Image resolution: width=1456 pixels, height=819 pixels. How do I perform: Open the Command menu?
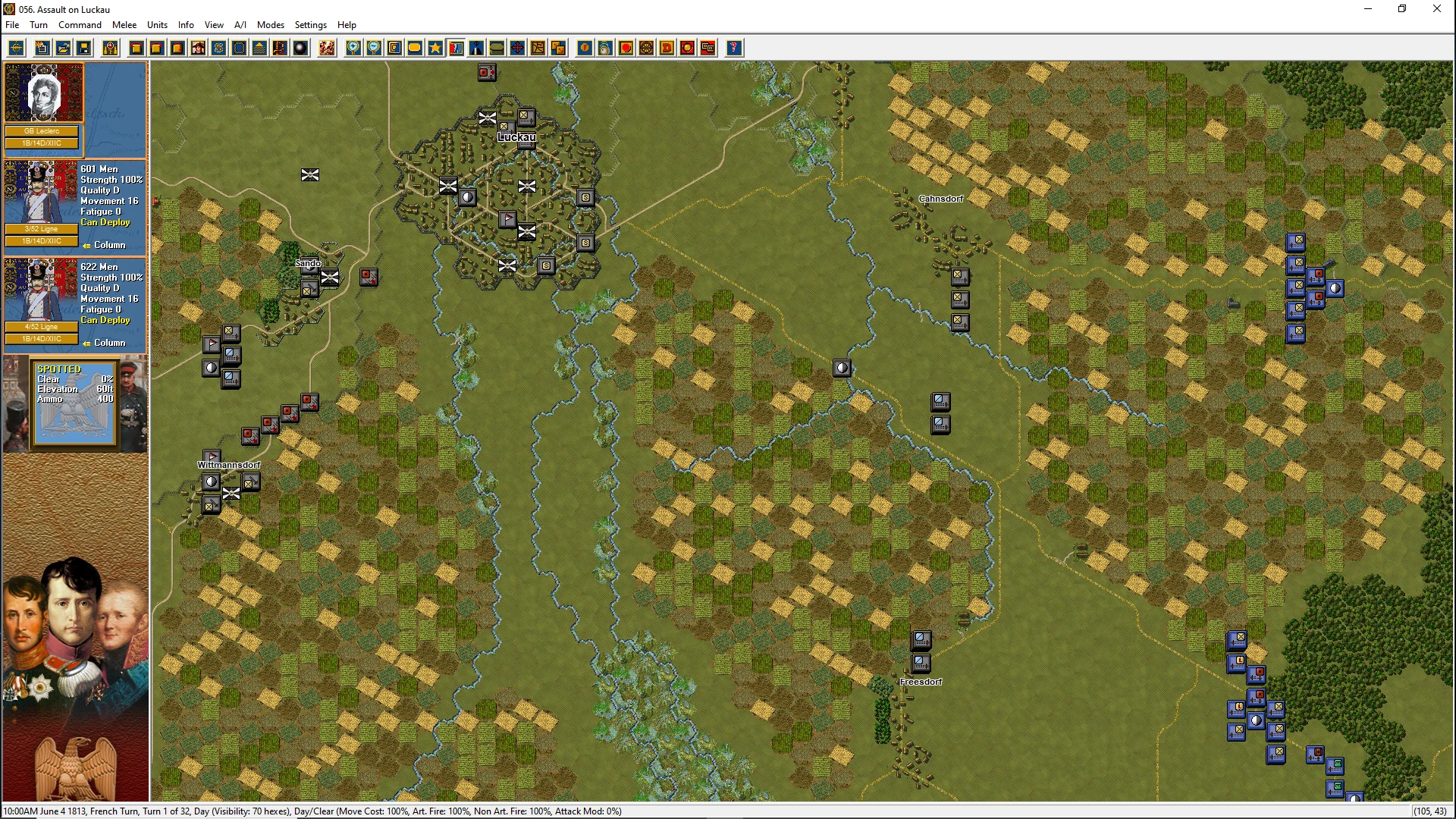tap(80, 25)
